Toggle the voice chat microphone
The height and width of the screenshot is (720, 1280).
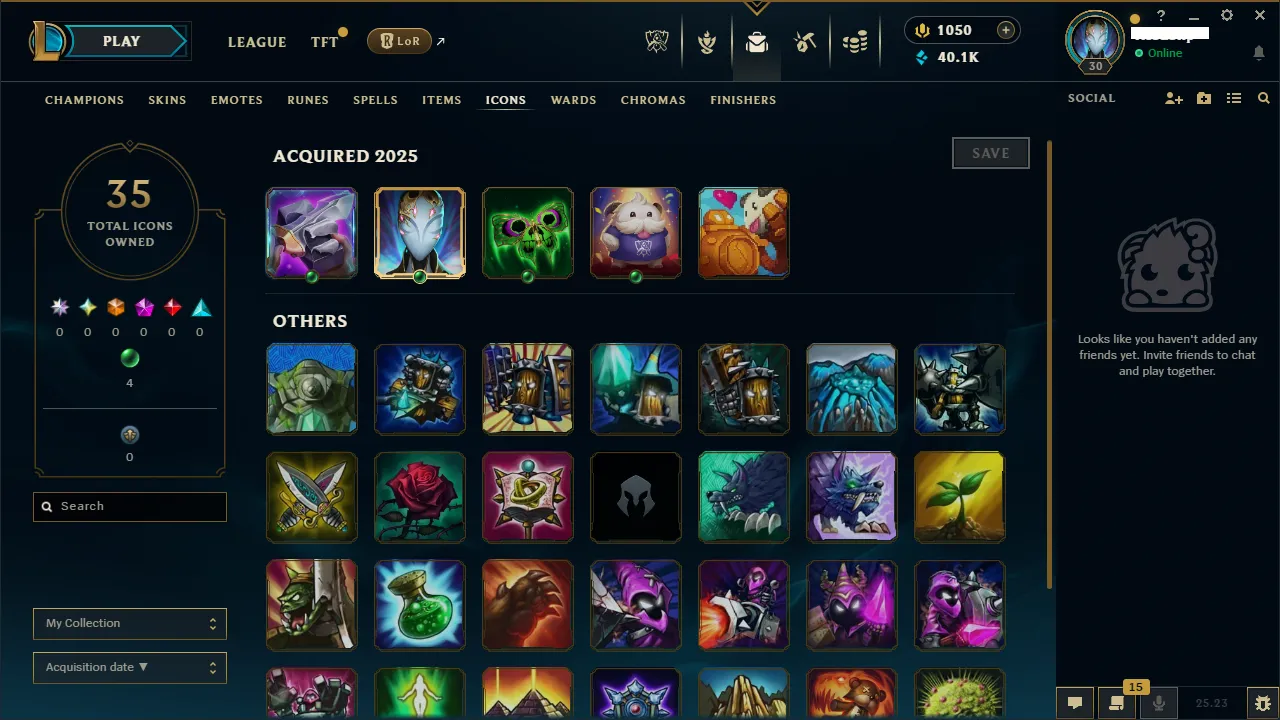[1158, 703]
